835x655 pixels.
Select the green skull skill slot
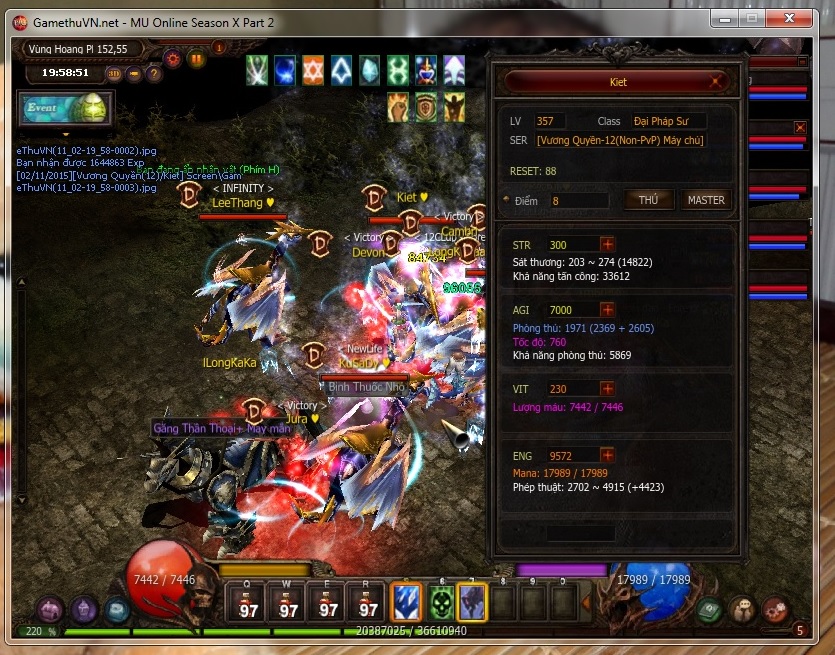pos(441,602)
